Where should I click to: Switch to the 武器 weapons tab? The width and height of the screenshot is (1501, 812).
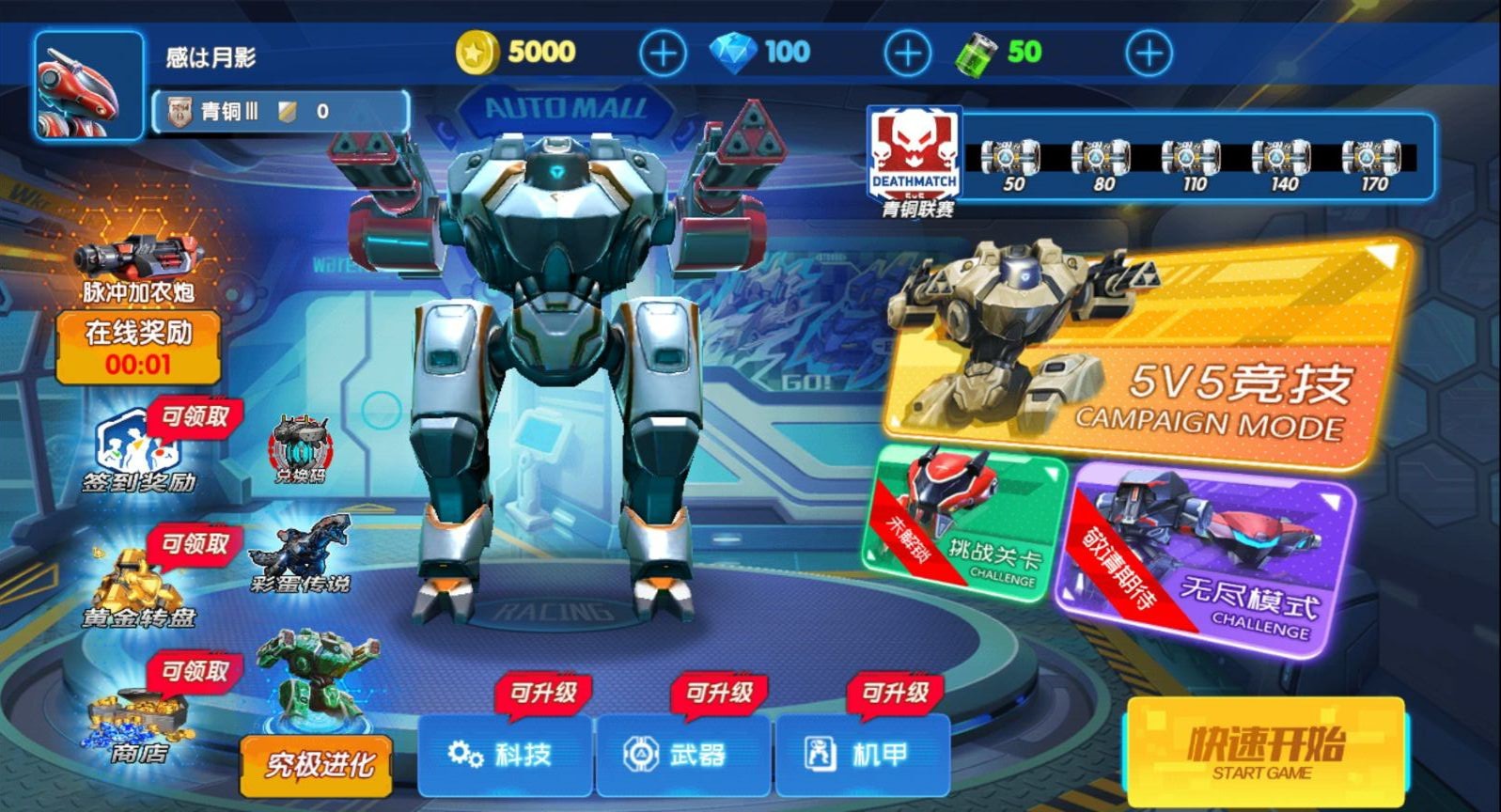[684, 753]
